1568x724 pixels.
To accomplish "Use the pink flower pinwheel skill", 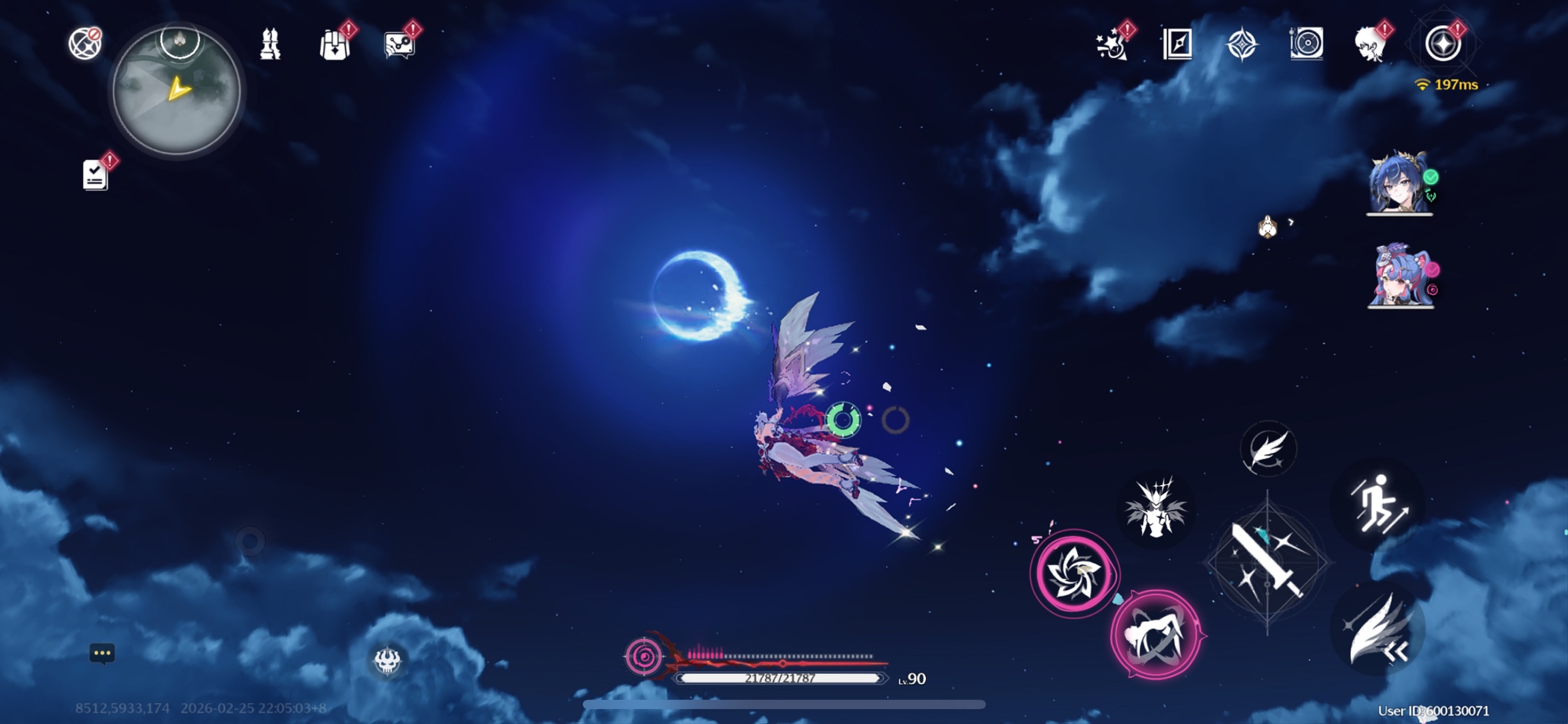I will pyautogui.click(x=1074, y=574).
